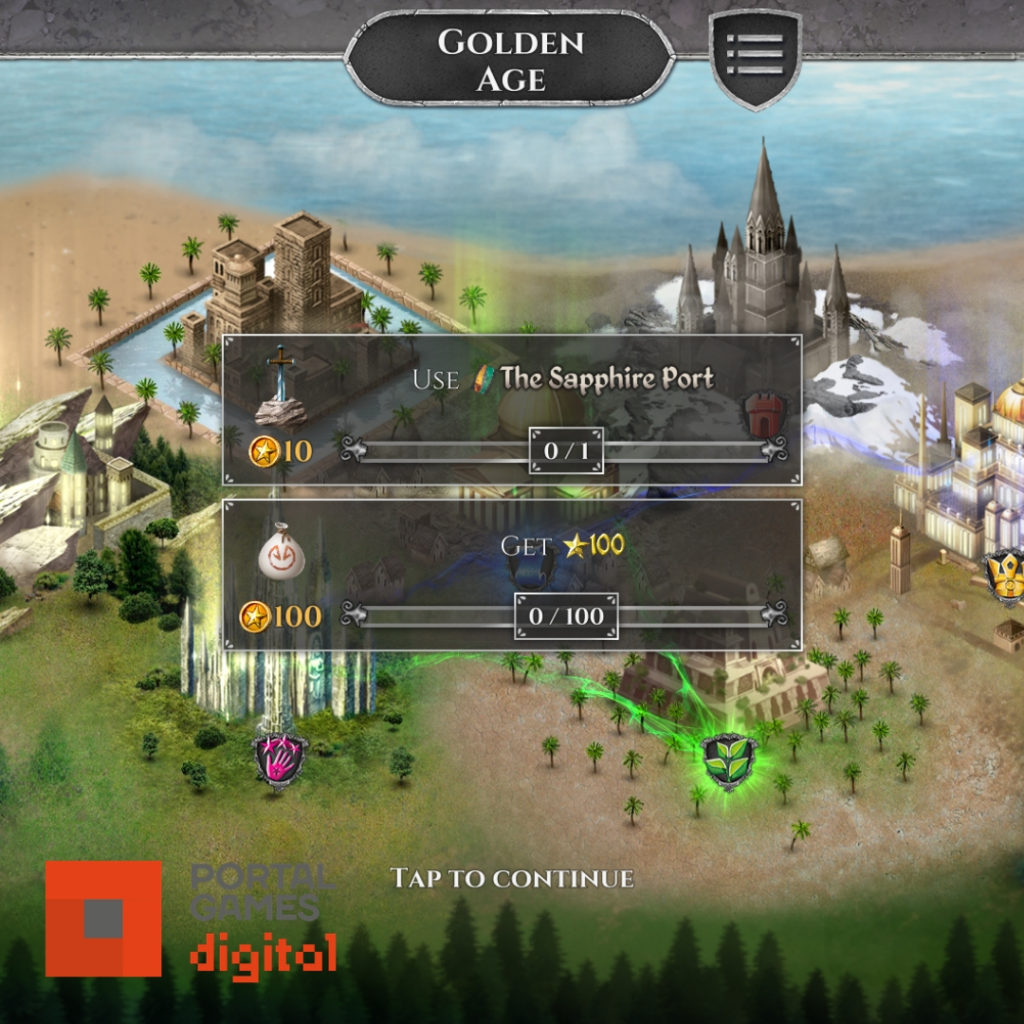Click the Portal Games Digital logo
The image size is (1024, 1024).
[190, 919]
